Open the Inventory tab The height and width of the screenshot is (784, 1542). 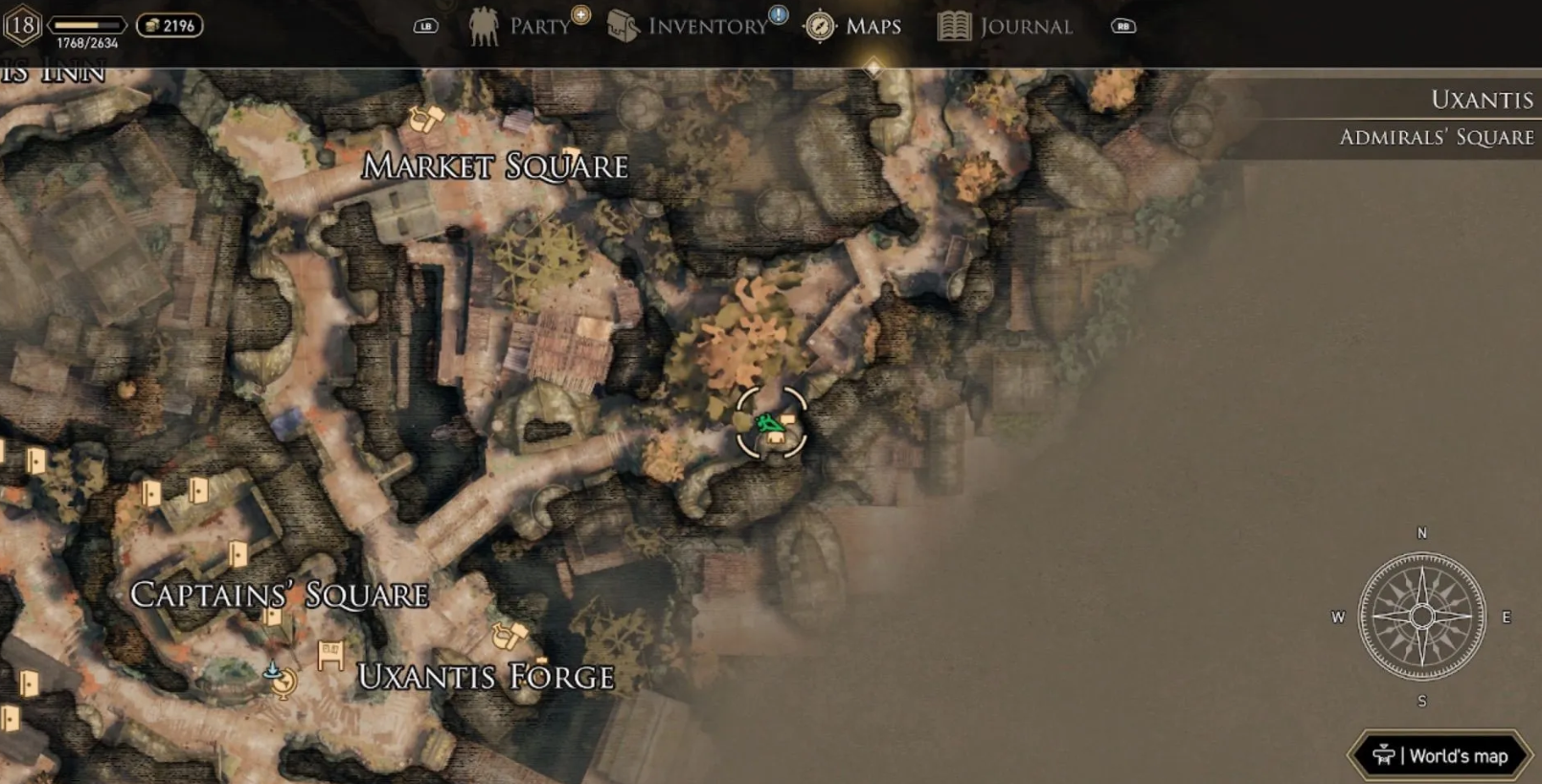pyautogui.click(x=690, y=26)
